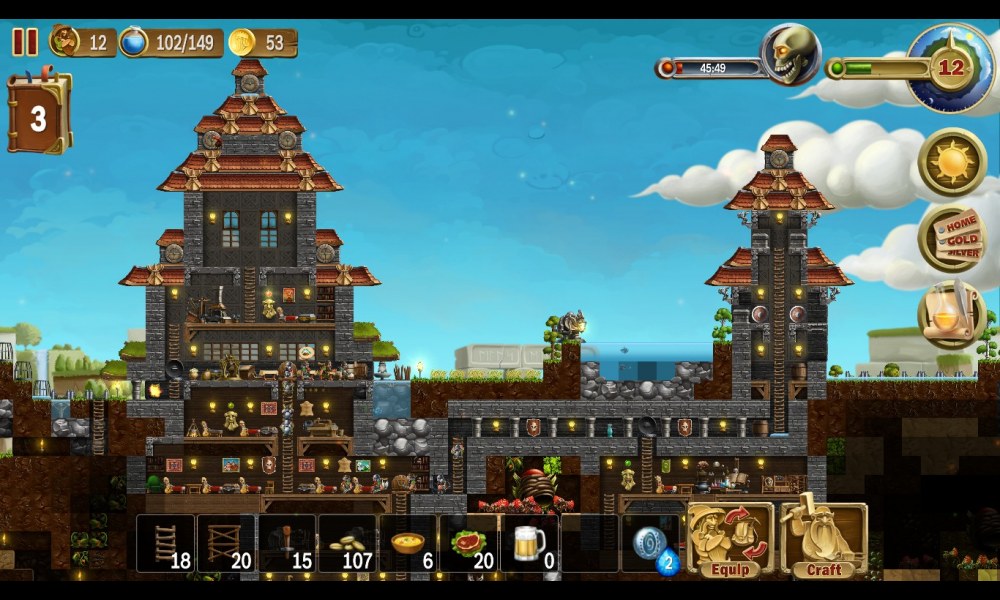Choose the torch slot with 15 items
The height and width of the screenshot is (600, 1000).
287,543
